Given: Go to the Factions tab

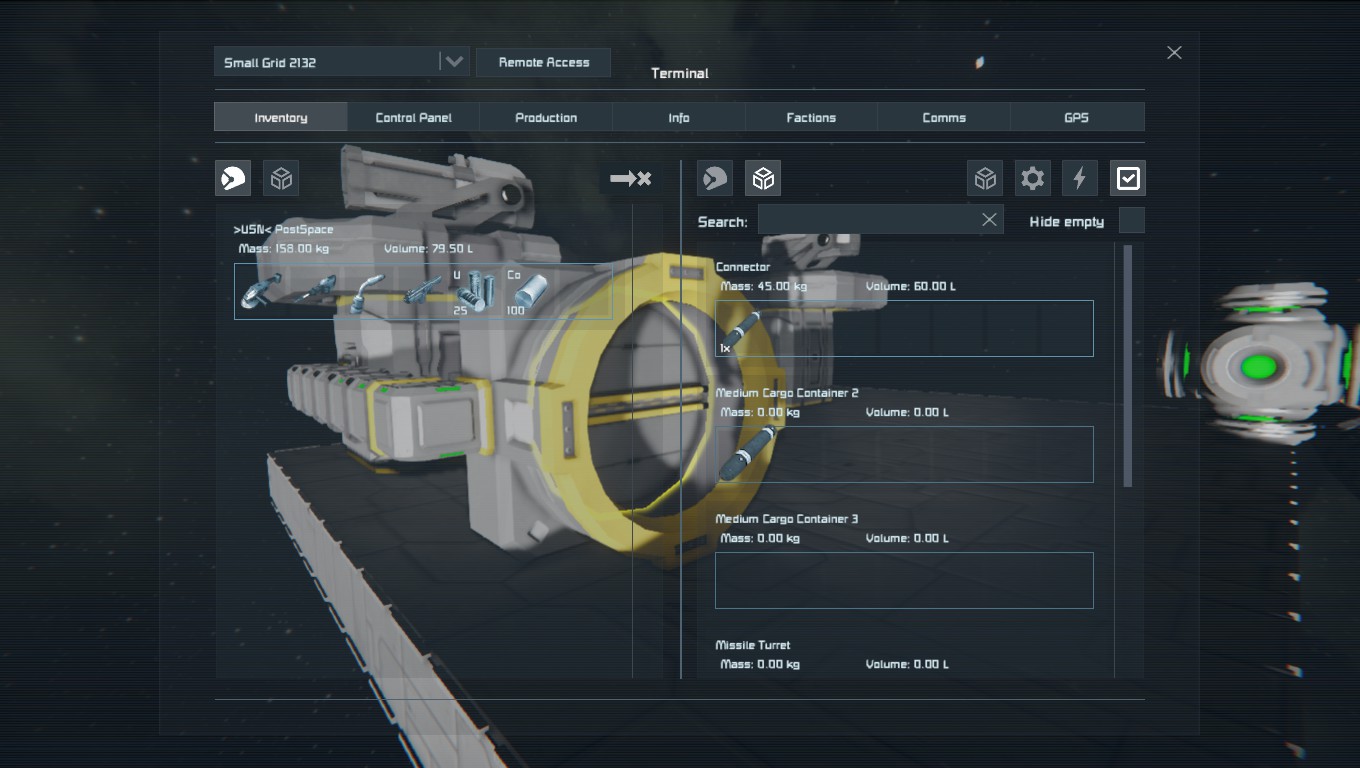Looking at the screenshot, I should tap(811, 117).
